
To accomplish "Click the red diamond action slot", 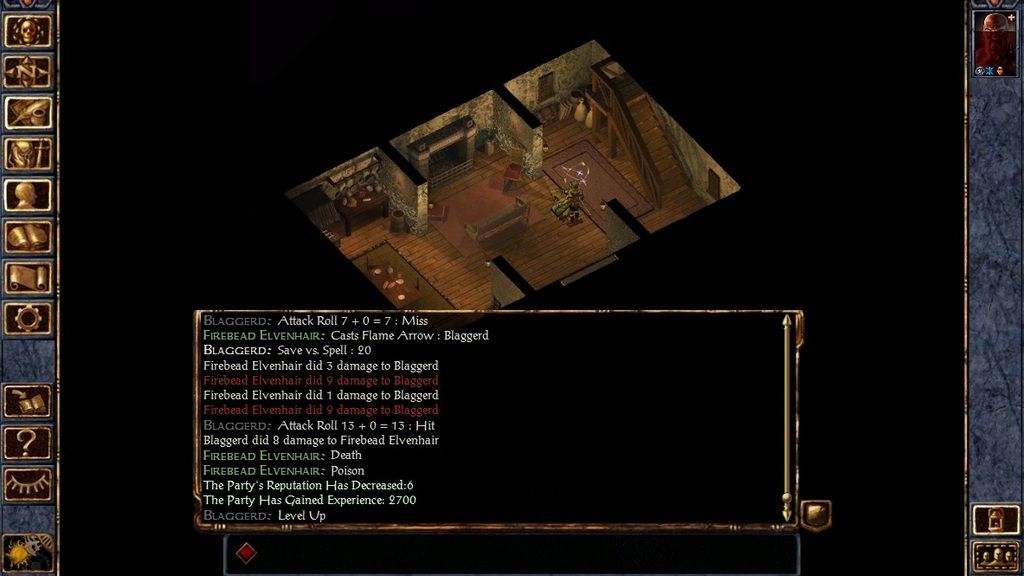I will coord(246,553).
